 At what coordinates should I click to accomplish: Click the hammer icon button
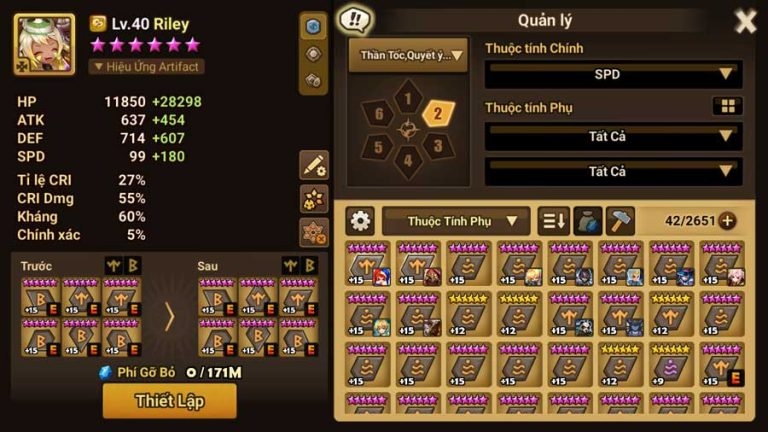coord(621,221)
